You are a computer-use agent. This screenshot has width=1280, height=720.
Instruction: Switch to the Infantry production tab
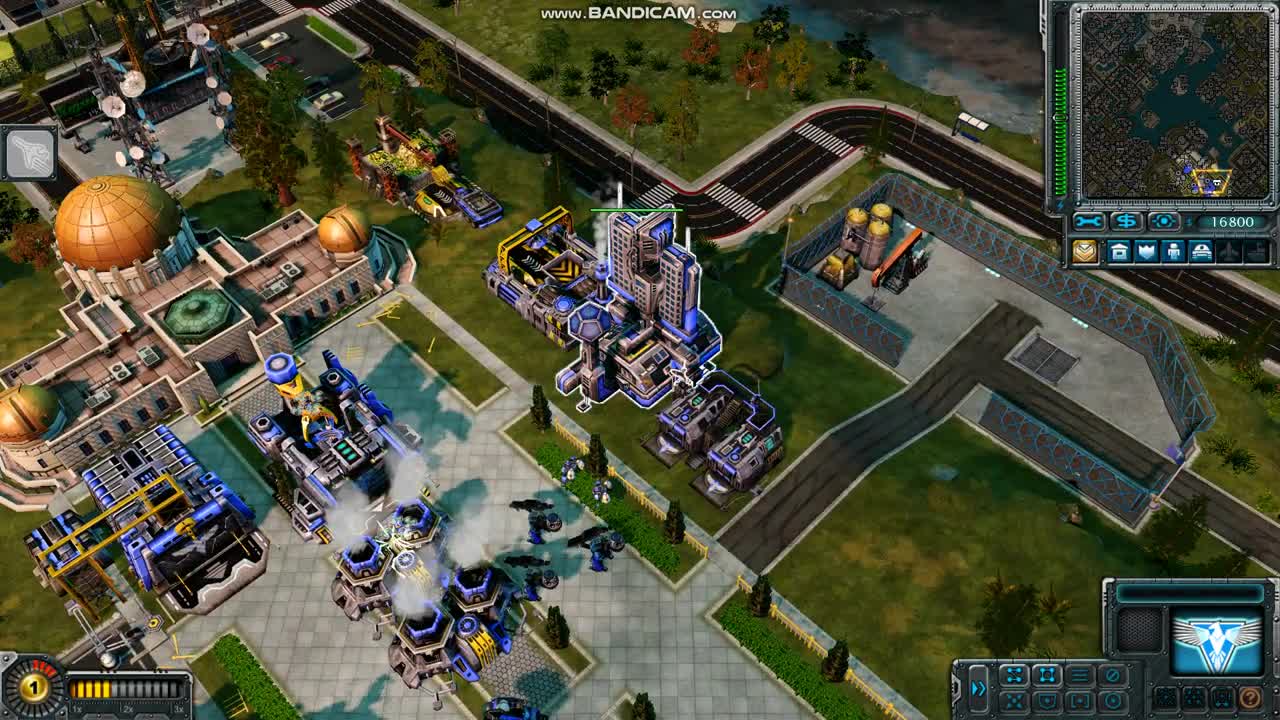1173,252
